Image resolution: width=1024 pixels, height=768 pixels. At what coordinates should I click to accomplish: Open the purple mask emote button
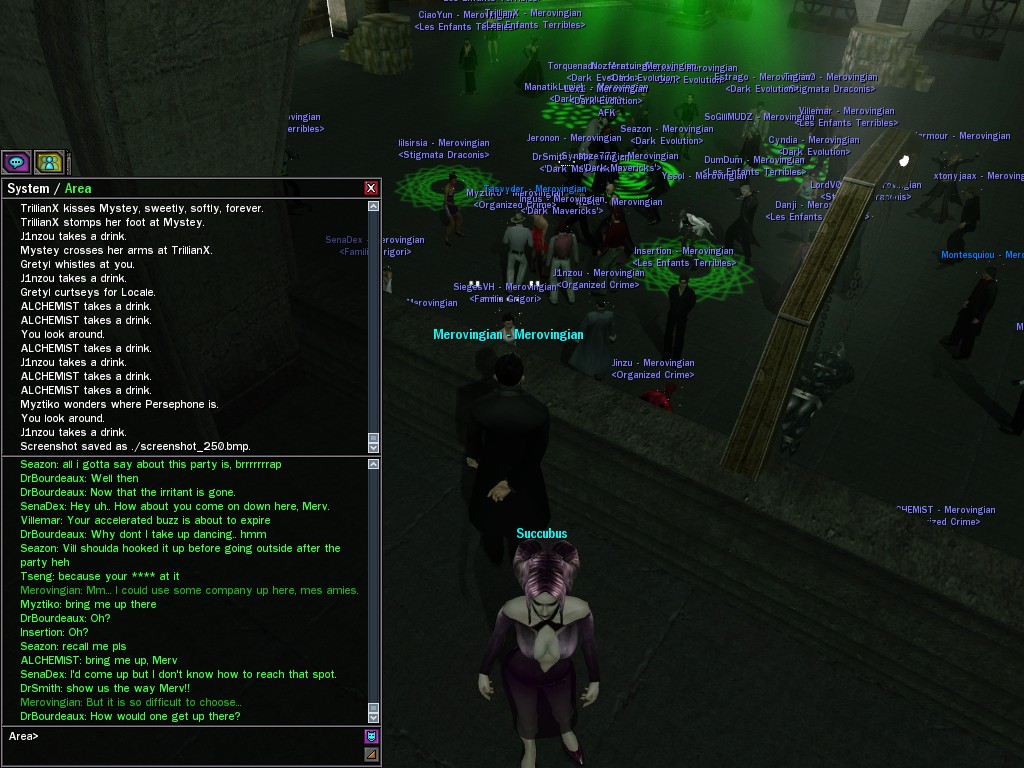(x=372, y=737)
